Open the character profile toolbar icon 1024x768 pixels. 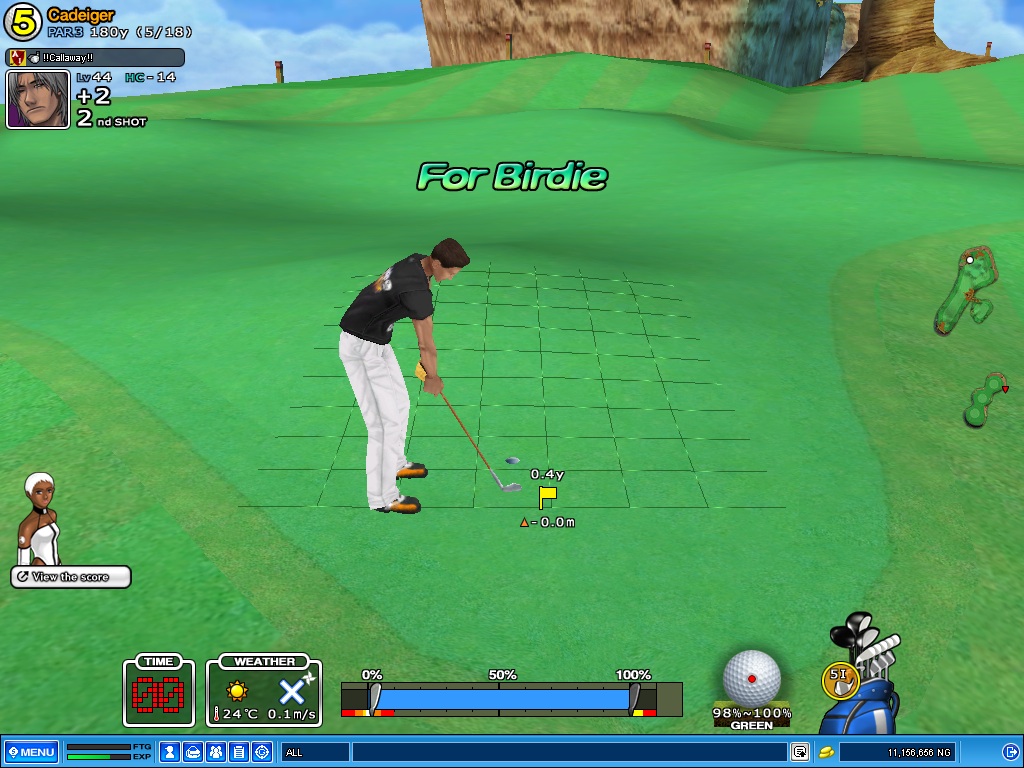click(171, 752)
